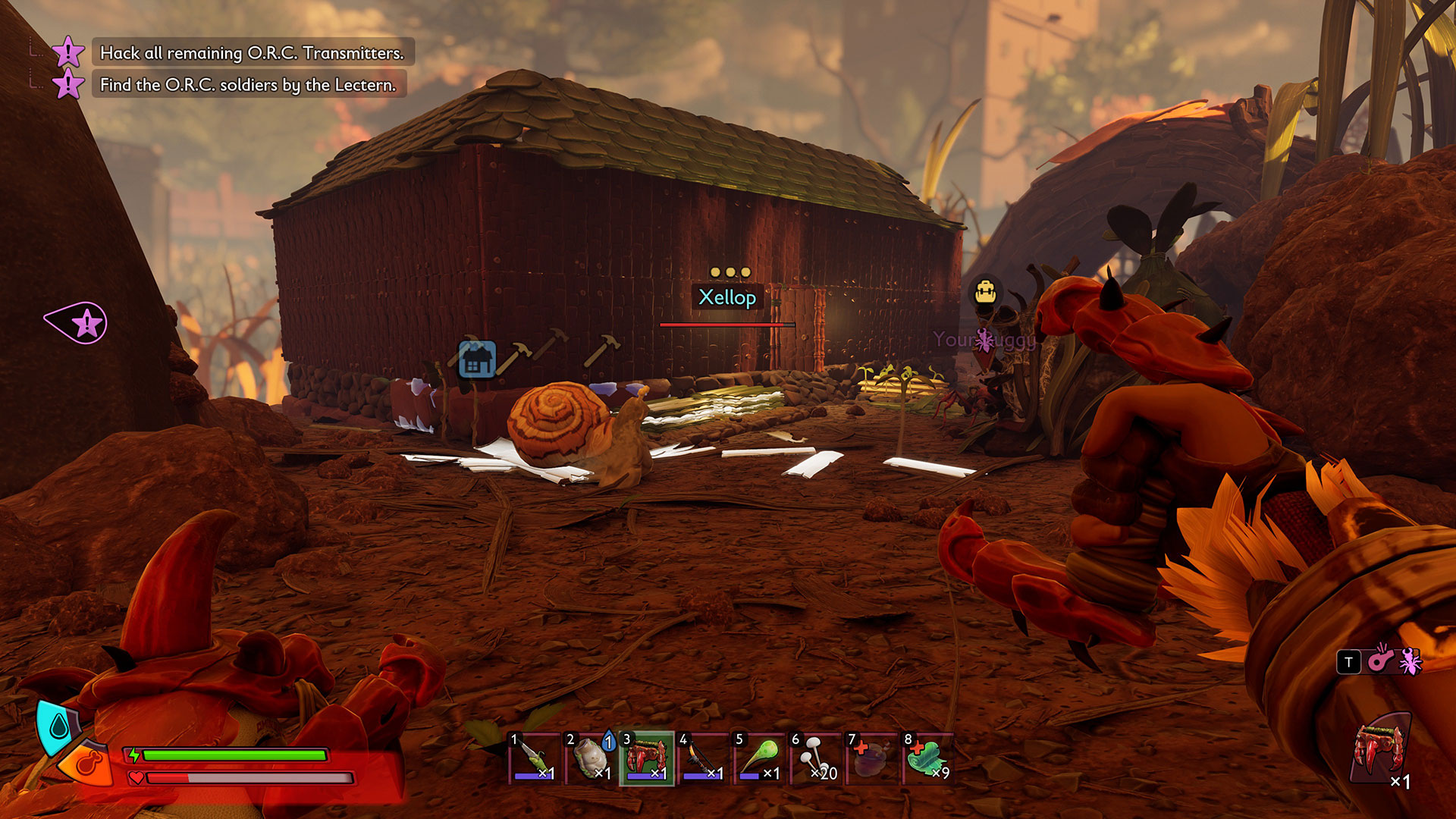This screenshot has height=819, width=1456.
Task: Equip the bow in hotbar slot 4
Action: pos(703,759)
